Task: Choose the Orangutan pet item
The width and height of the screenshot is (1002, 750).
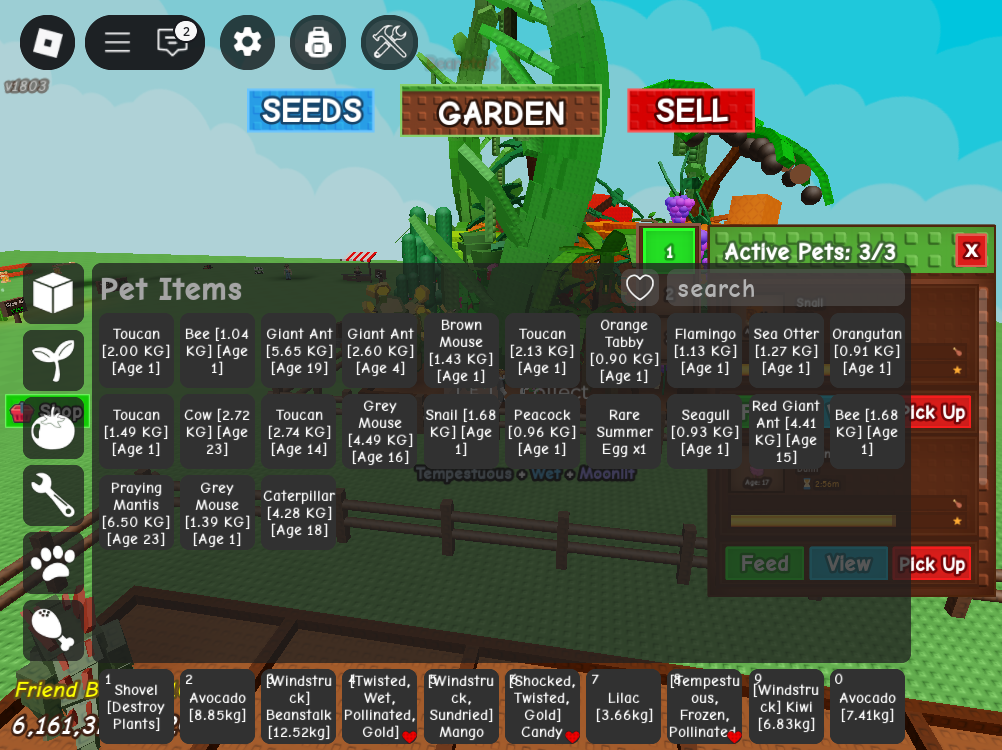Action: pyautogui.click(x=867, y=351)
